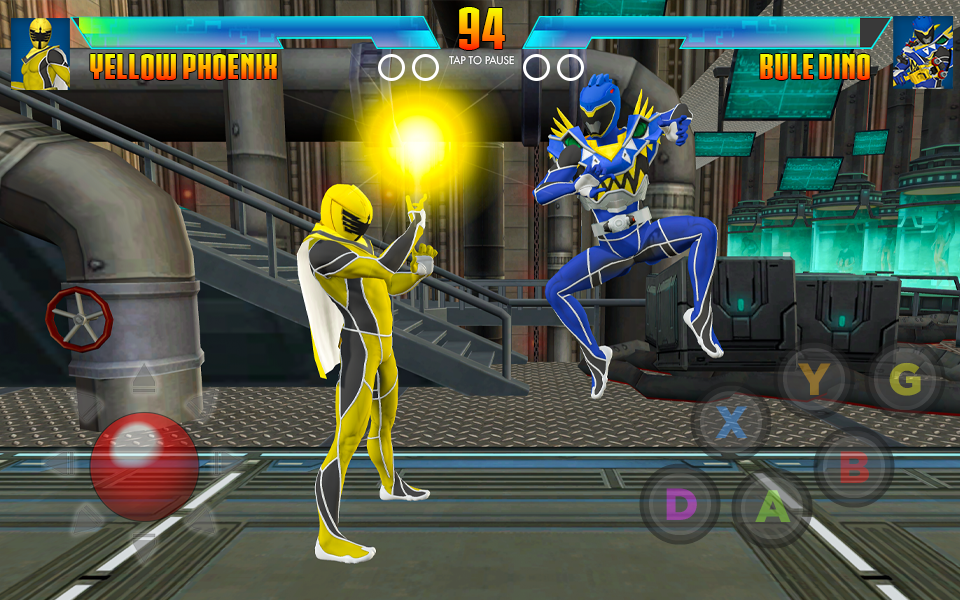Screen dimensions: 960x600
Task: Tap the yellow Y attack button
Action: click(815, 380)
